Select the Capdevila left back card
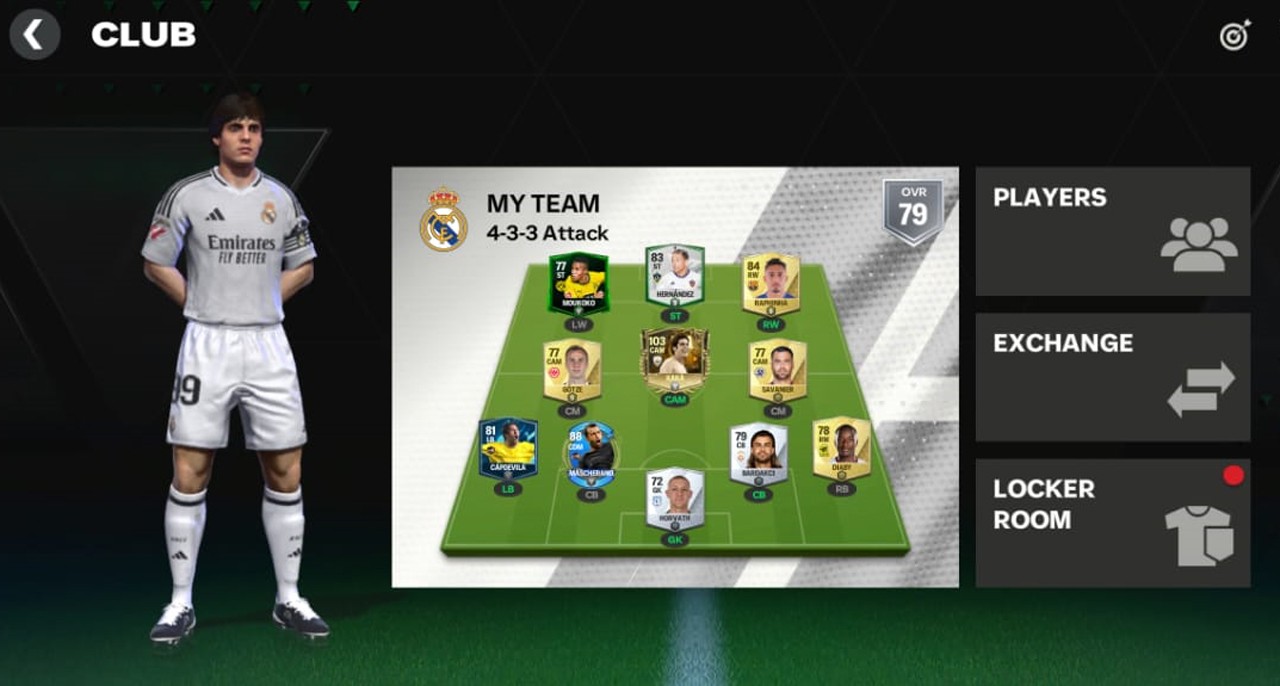 508,449
